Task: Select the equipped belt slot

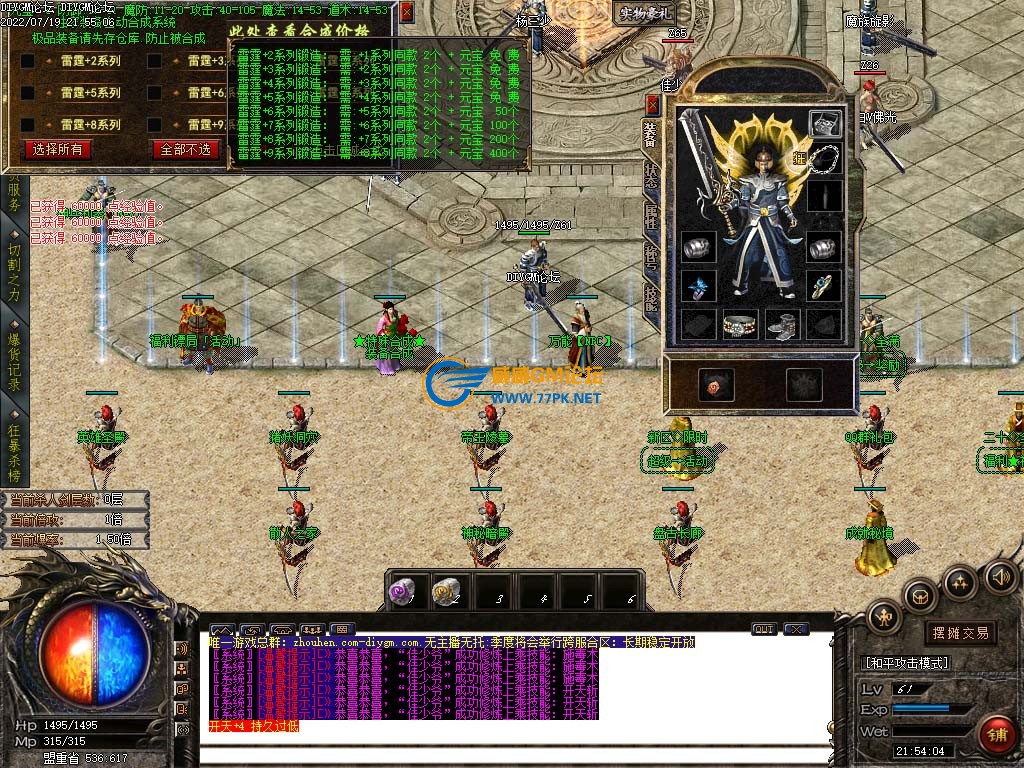Action: click(740, 324)
